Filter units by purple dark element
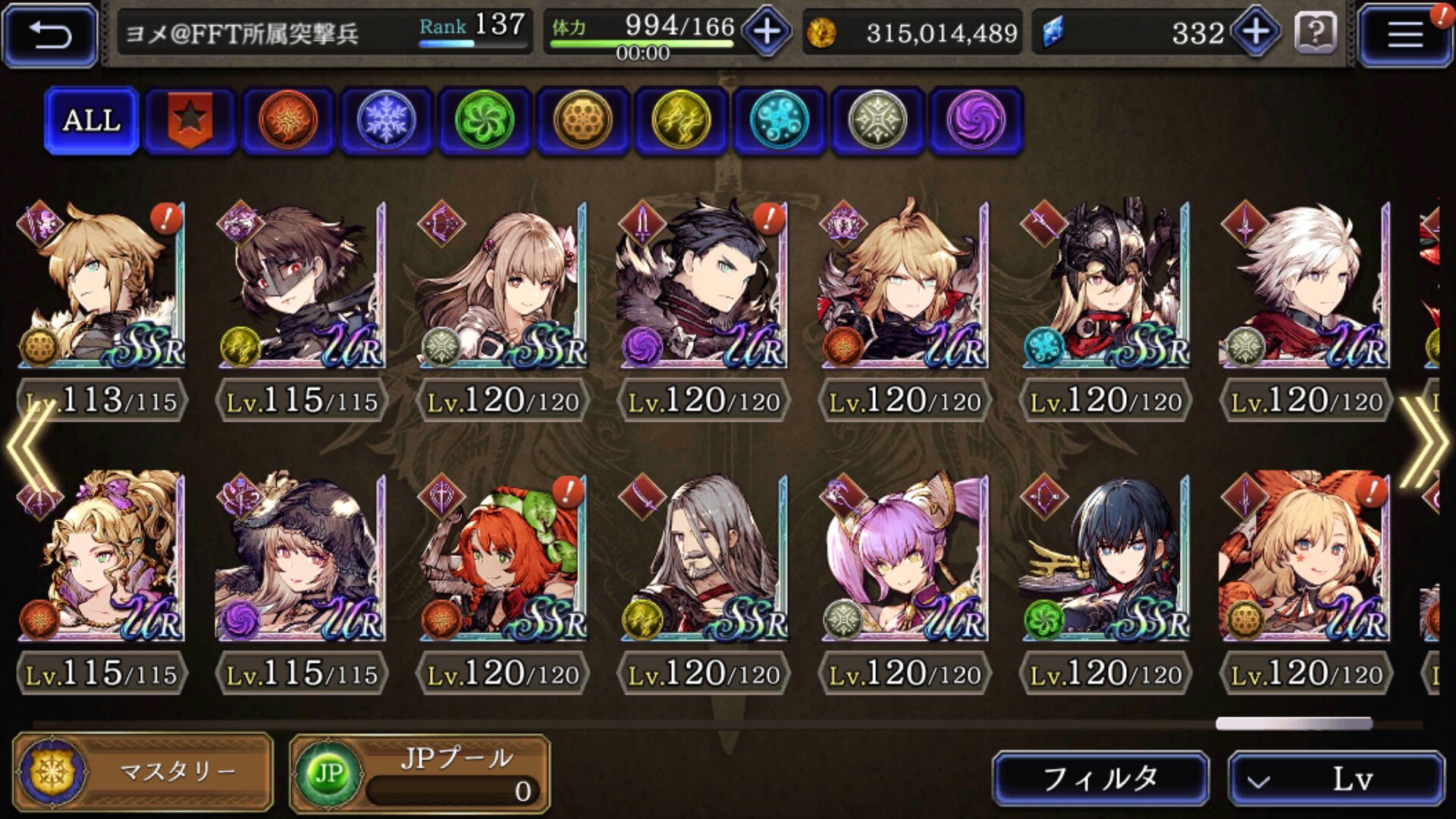Image resolution: width=1456 pixels, height=819 pixels. 976,120
